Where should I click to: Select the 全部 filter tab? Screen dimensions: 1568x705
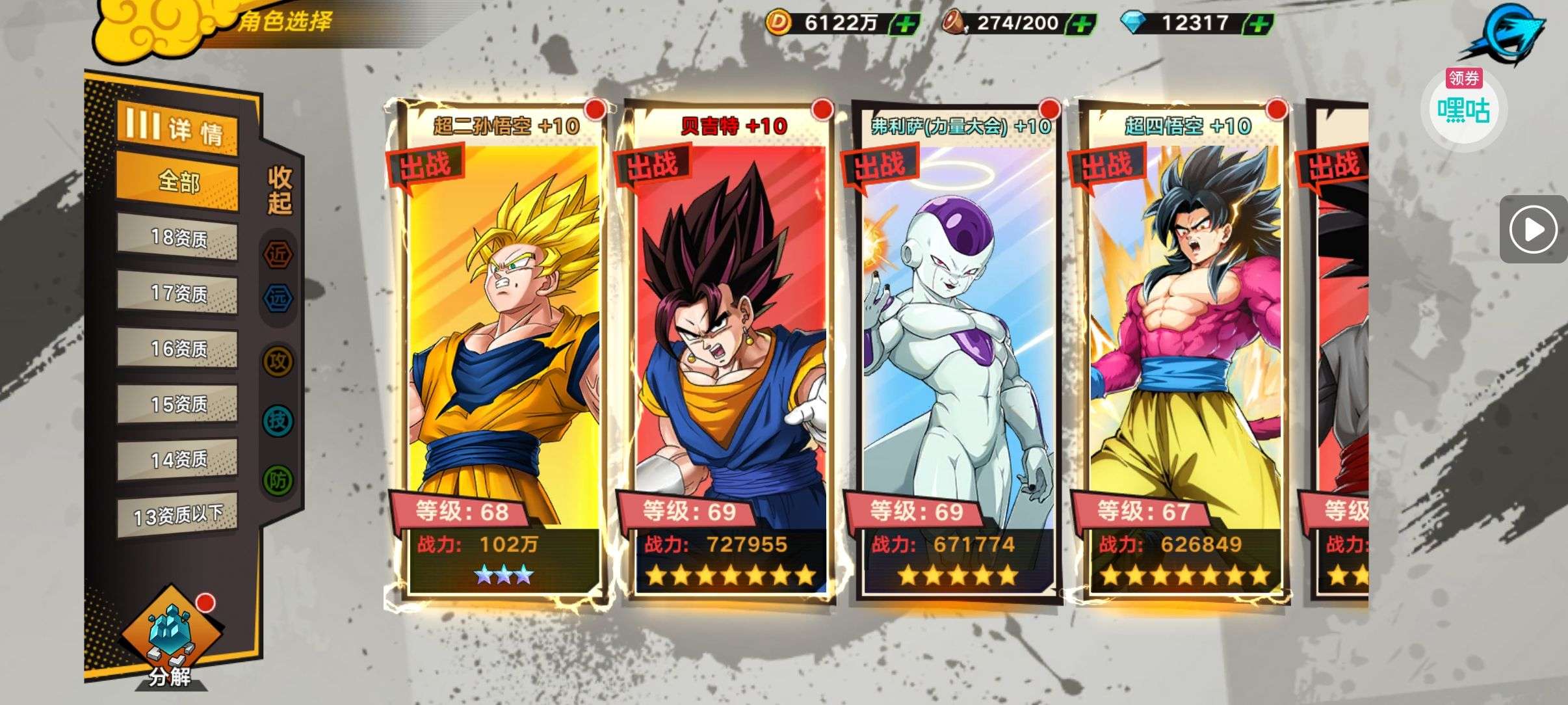click(177, 182)
